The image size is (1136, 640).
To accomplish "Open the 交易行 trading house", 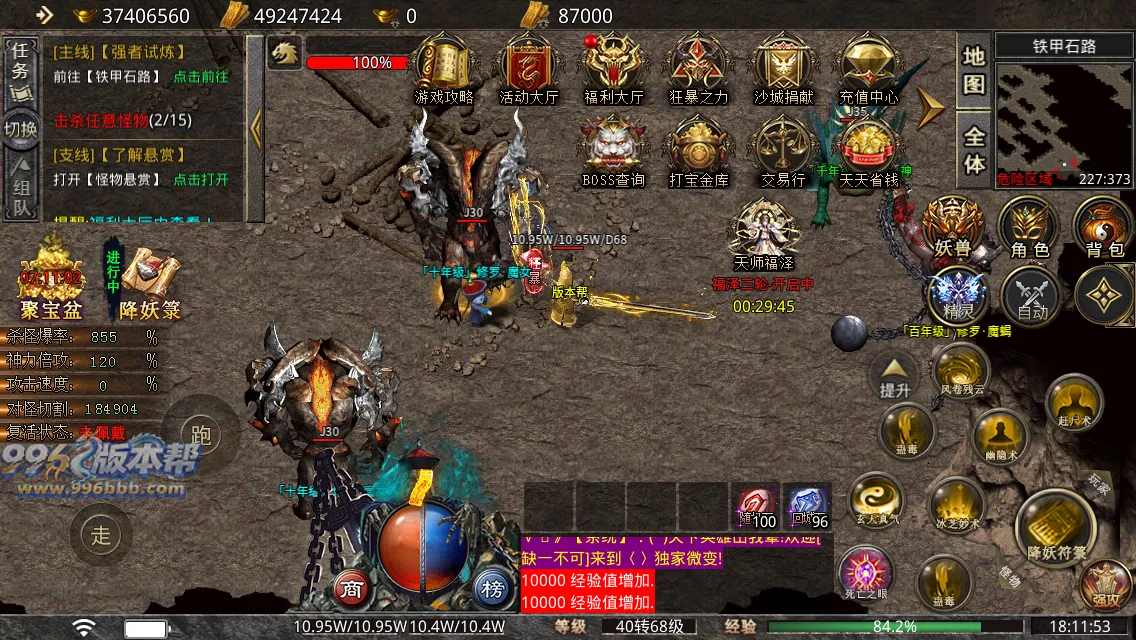I will coord(782,150).
